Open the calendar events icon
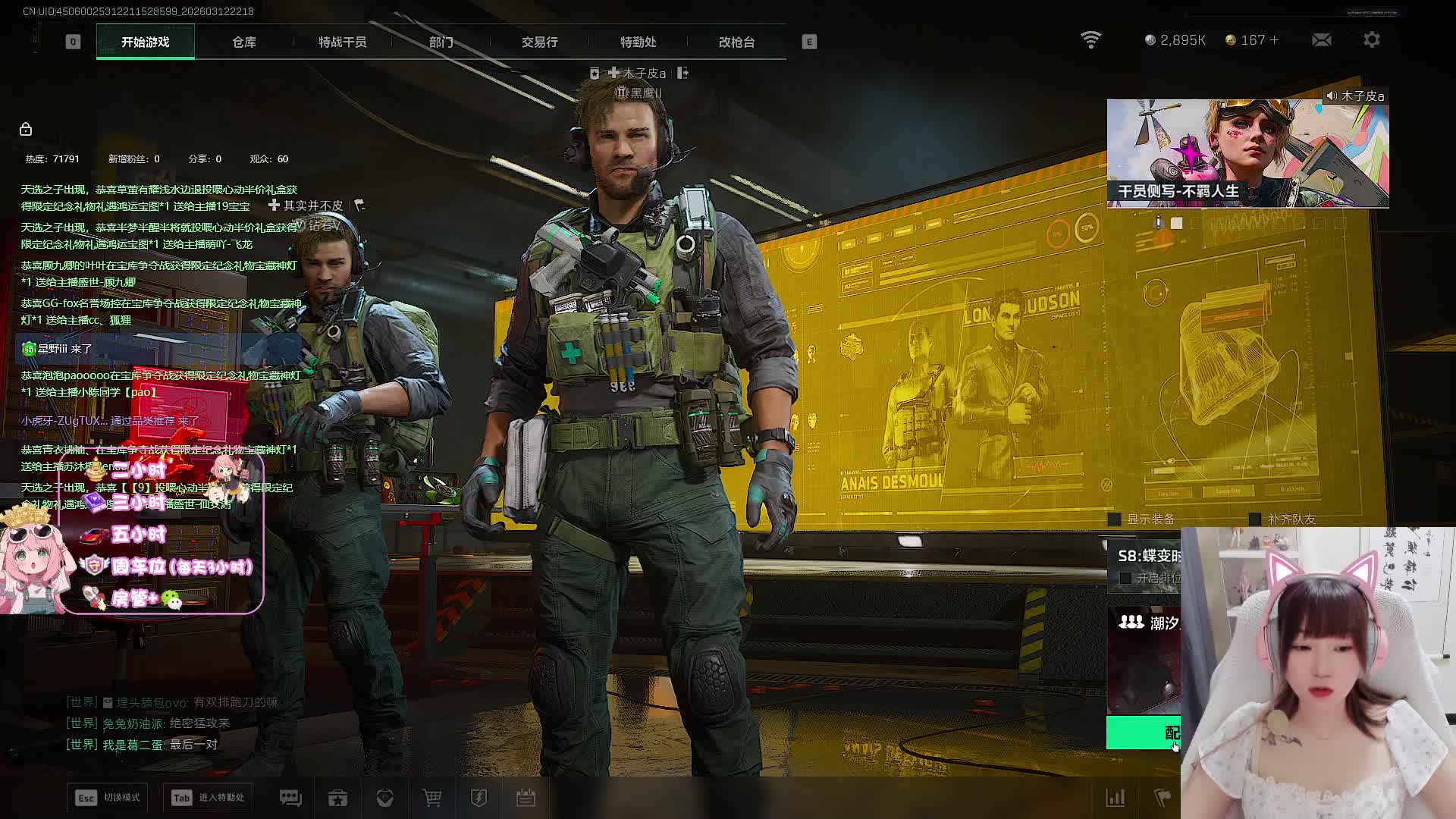The height and width of the screenshot is (819, 1456). point(526,798)
